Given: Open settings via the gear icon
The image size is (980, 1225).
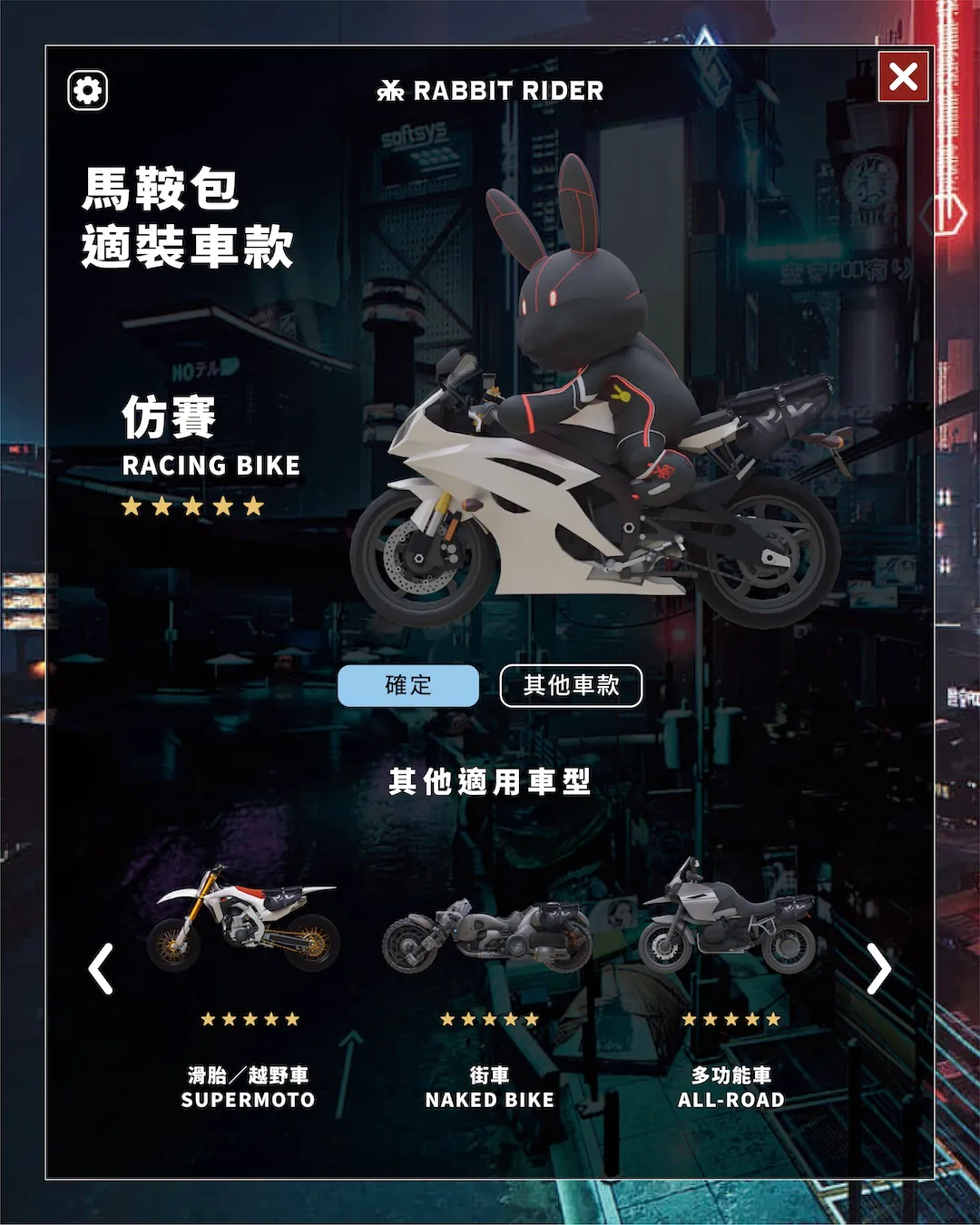Looking at the screenshot, I should [88, 91].
